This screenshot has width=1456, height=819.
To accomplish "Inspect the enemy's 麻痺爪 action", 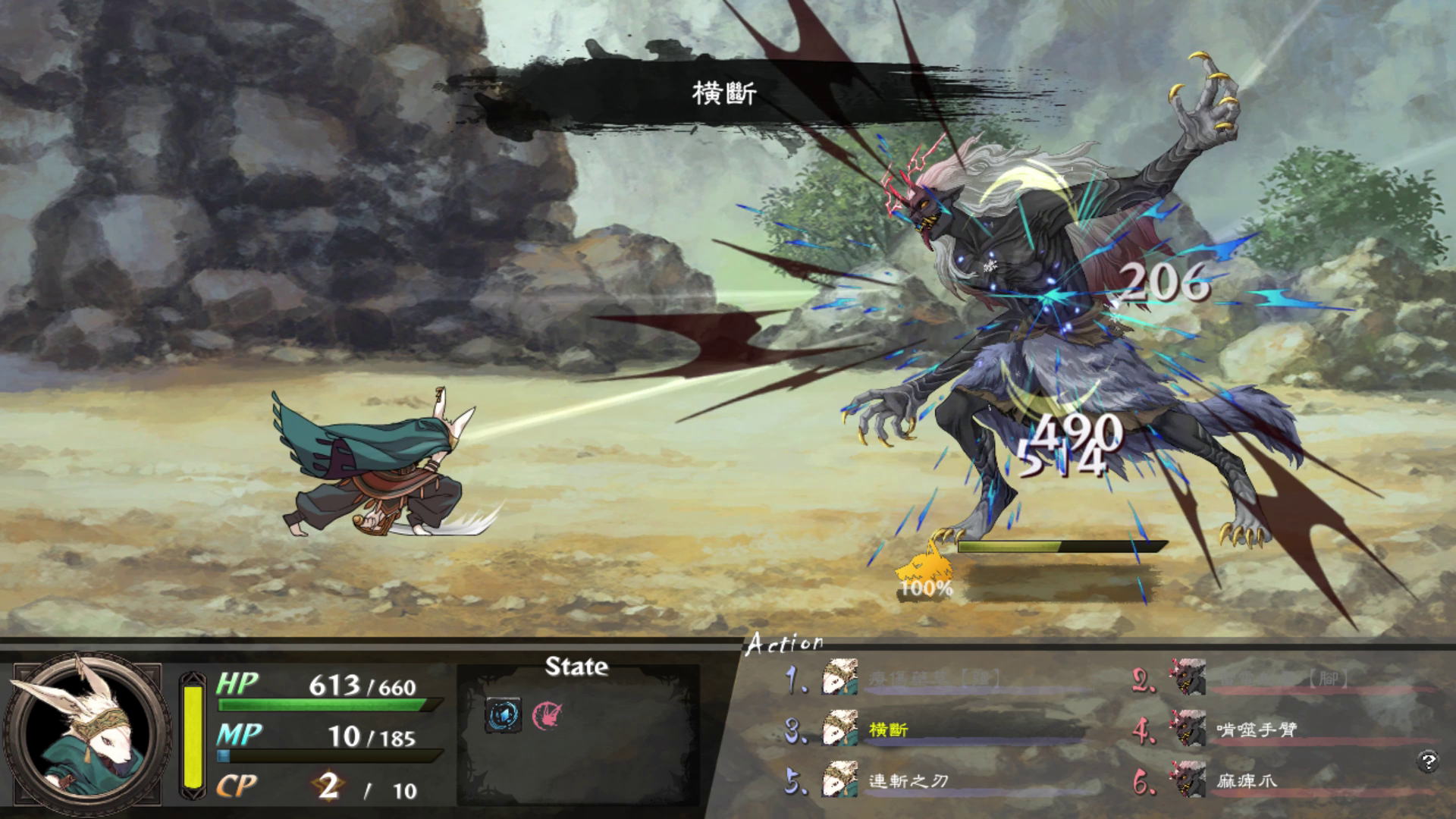I will pyautogui.click(x=1246, y=781).
